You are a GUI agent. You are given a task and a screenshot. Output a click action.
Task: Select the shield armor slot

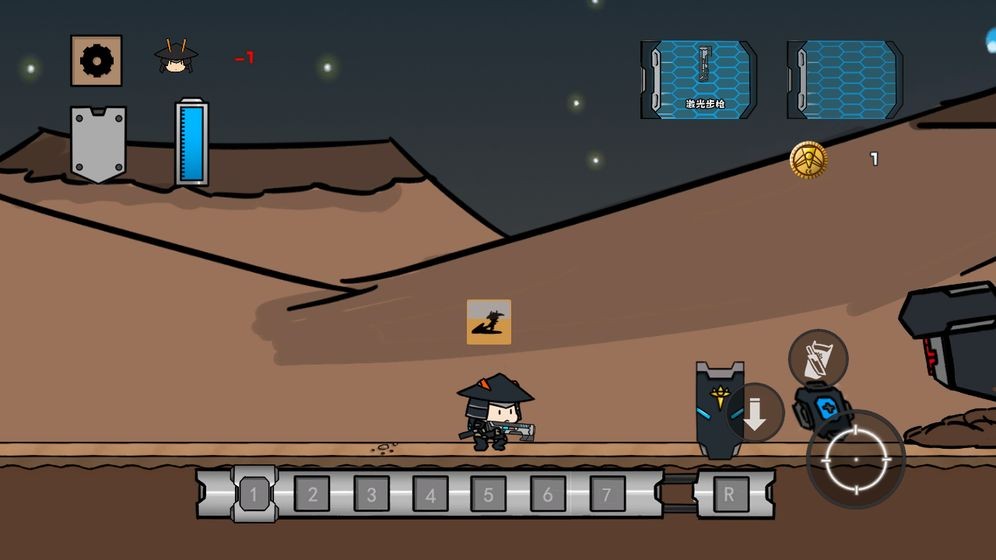pos(98,143)
